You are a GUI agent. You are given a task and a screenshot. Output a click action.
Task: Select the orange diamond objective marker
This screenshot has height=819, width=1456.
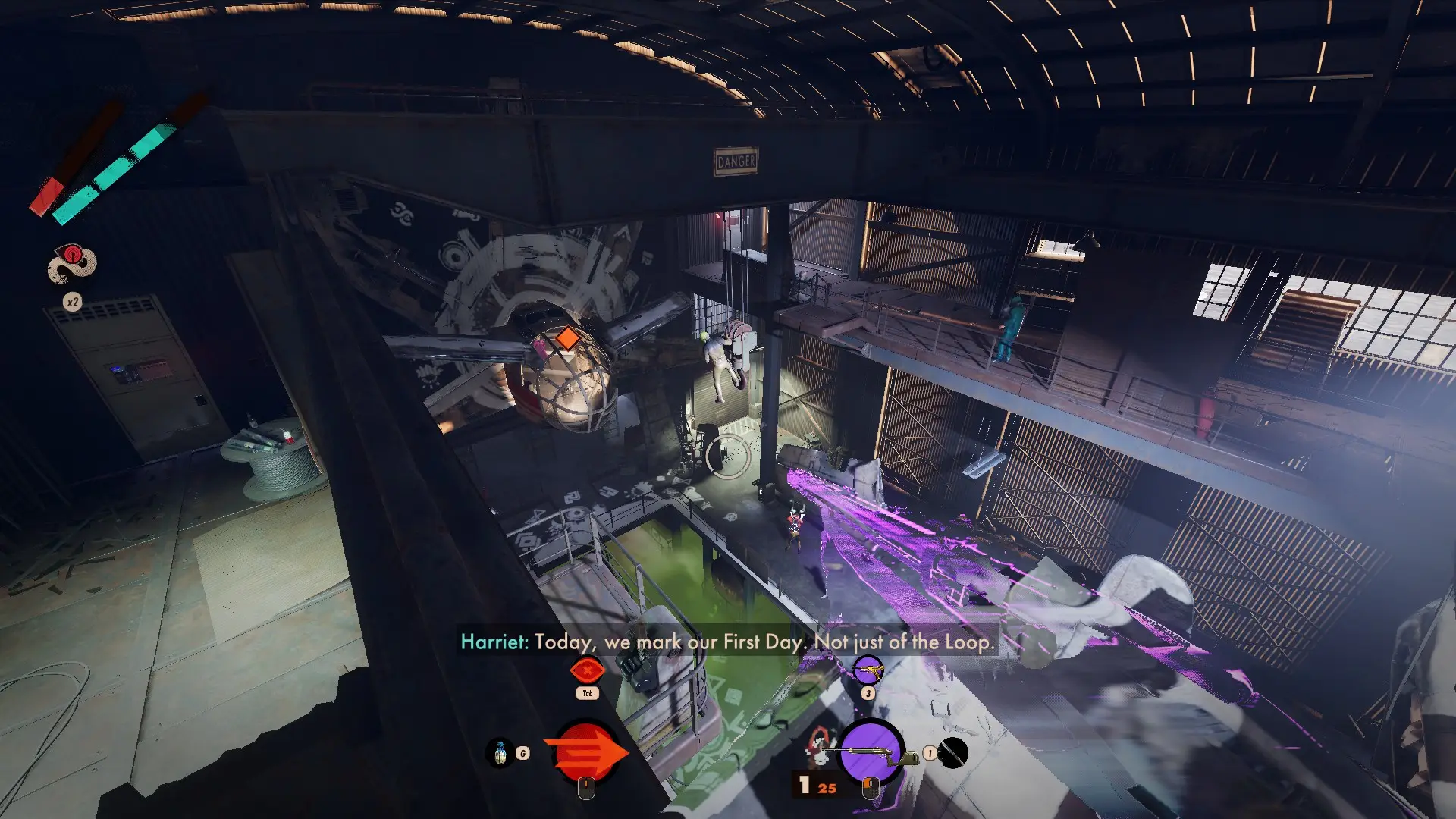click(567, 338)
